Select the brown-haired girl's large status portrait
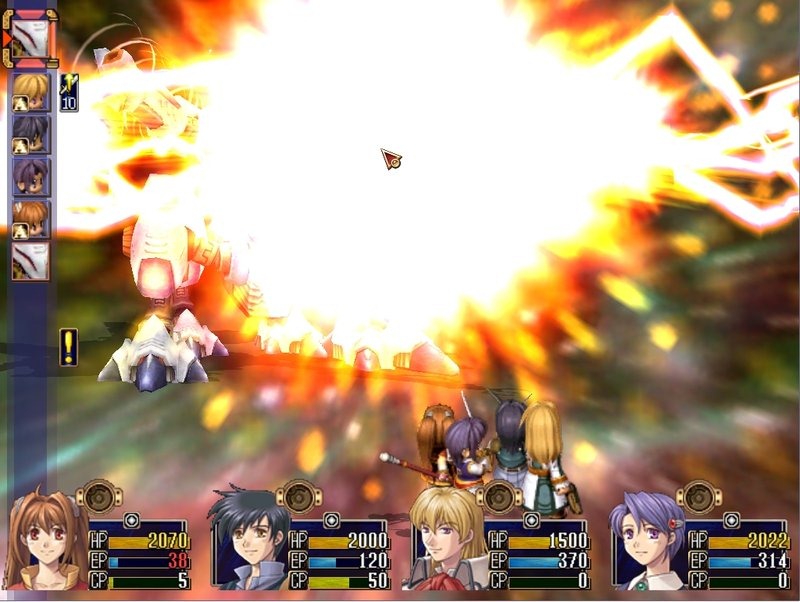 point(45,540)
